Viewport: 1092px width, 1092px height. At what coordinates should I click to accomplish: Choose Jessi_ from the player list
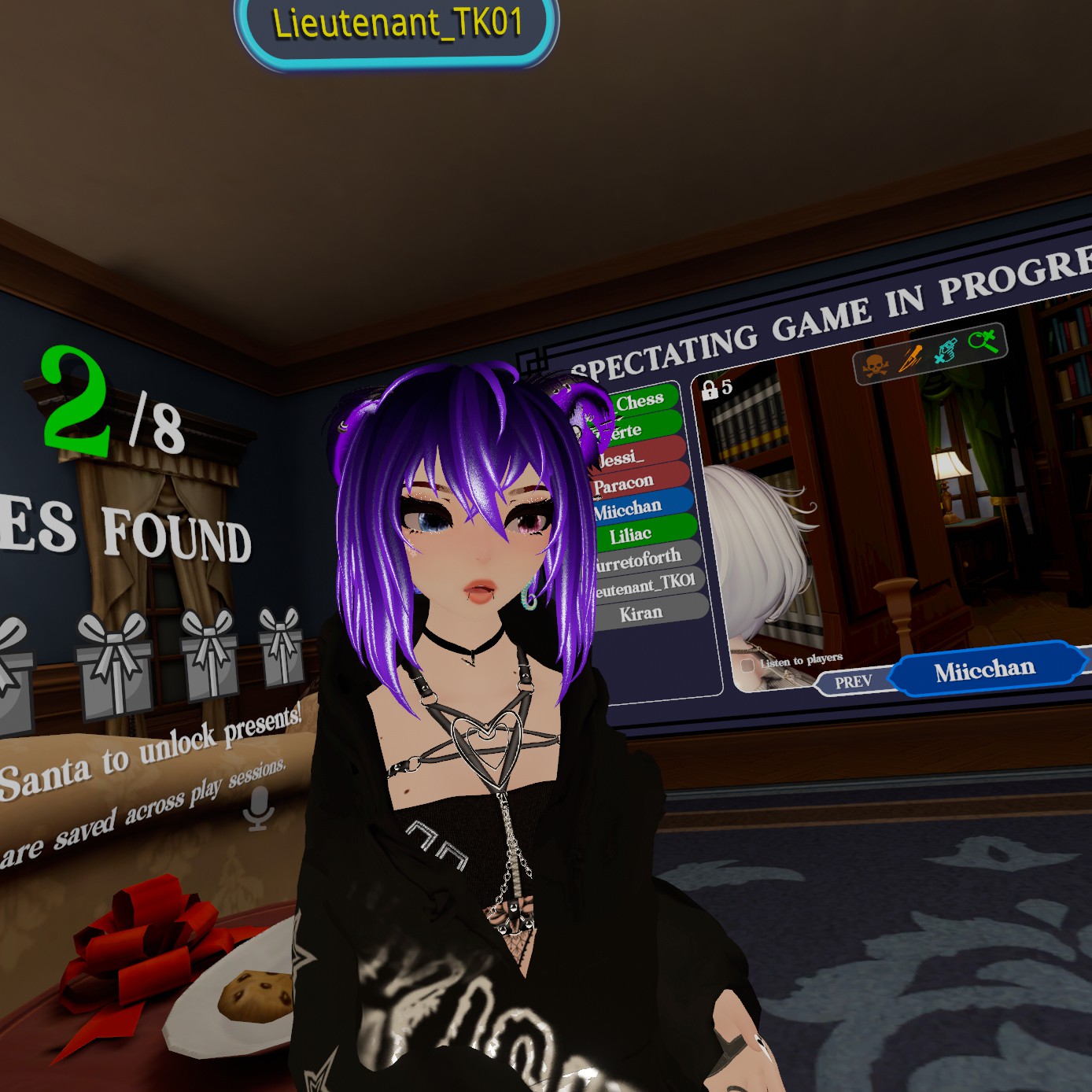click(x=636, y=457)
